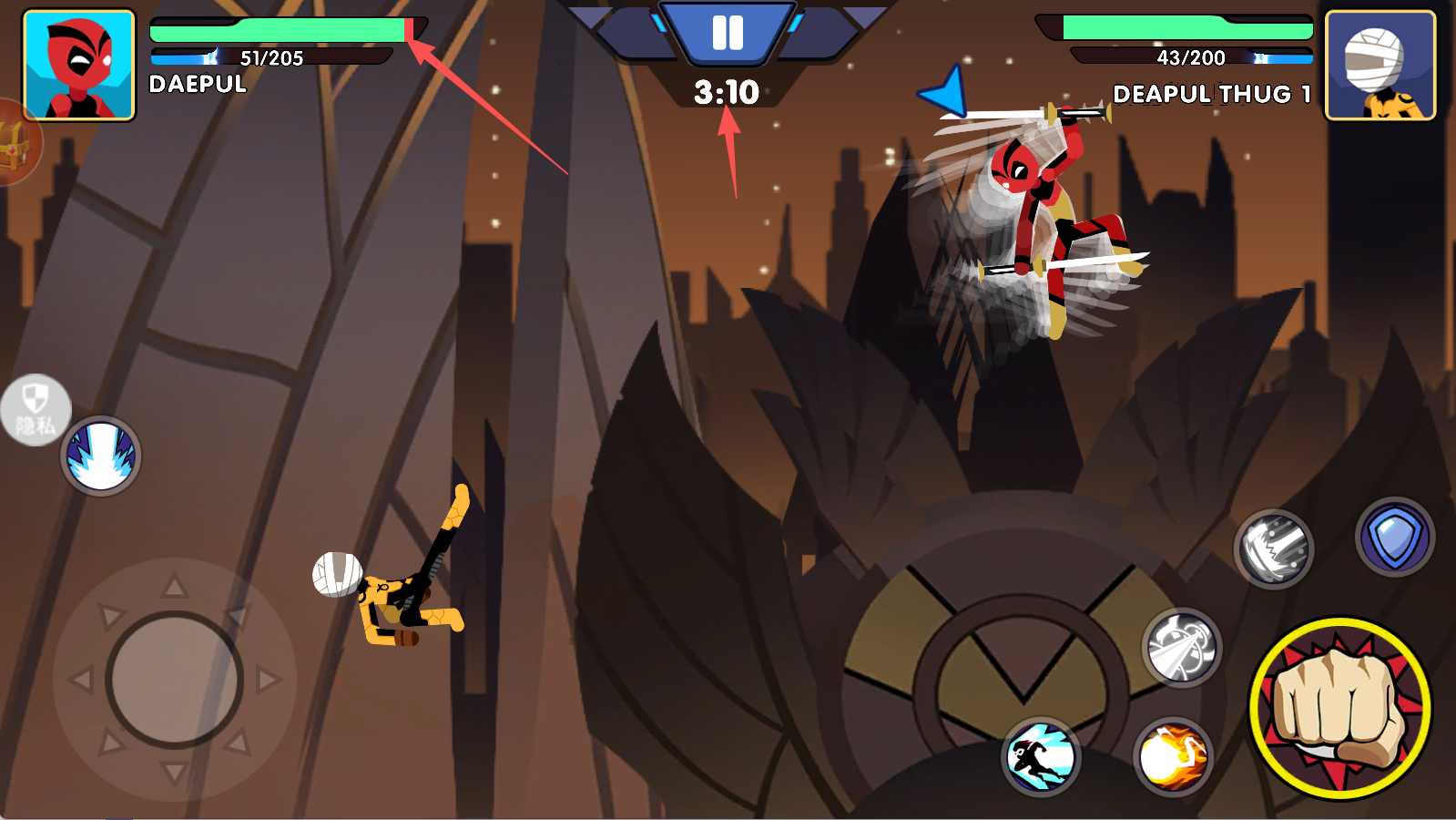Tap the fist punch attack button

(x=1339, y=708)
